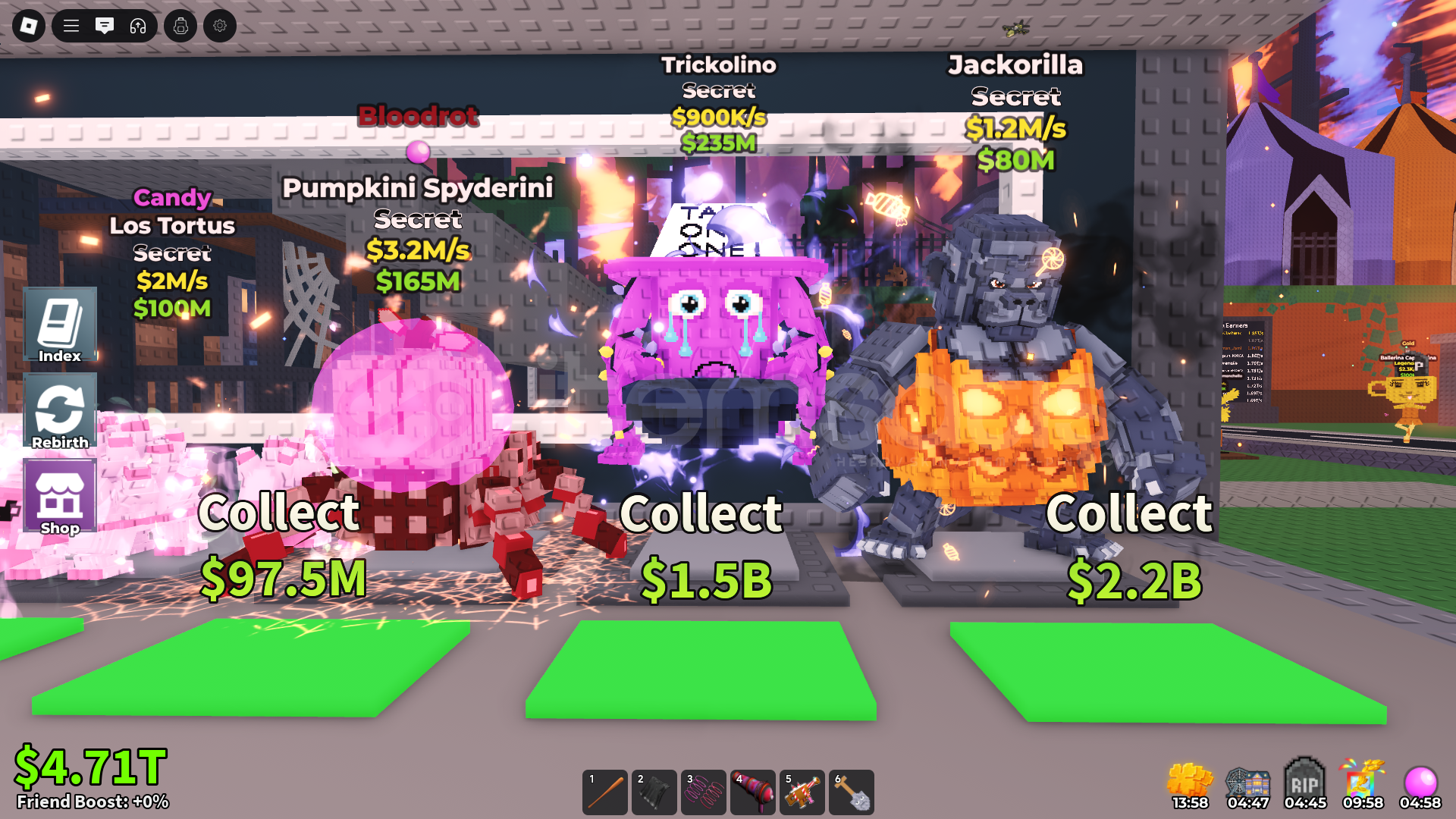Click the RIP gravestone event icon
The width and height of the screenshot is (1456, 819).
pyautogui.click(x=1304, y=778)
